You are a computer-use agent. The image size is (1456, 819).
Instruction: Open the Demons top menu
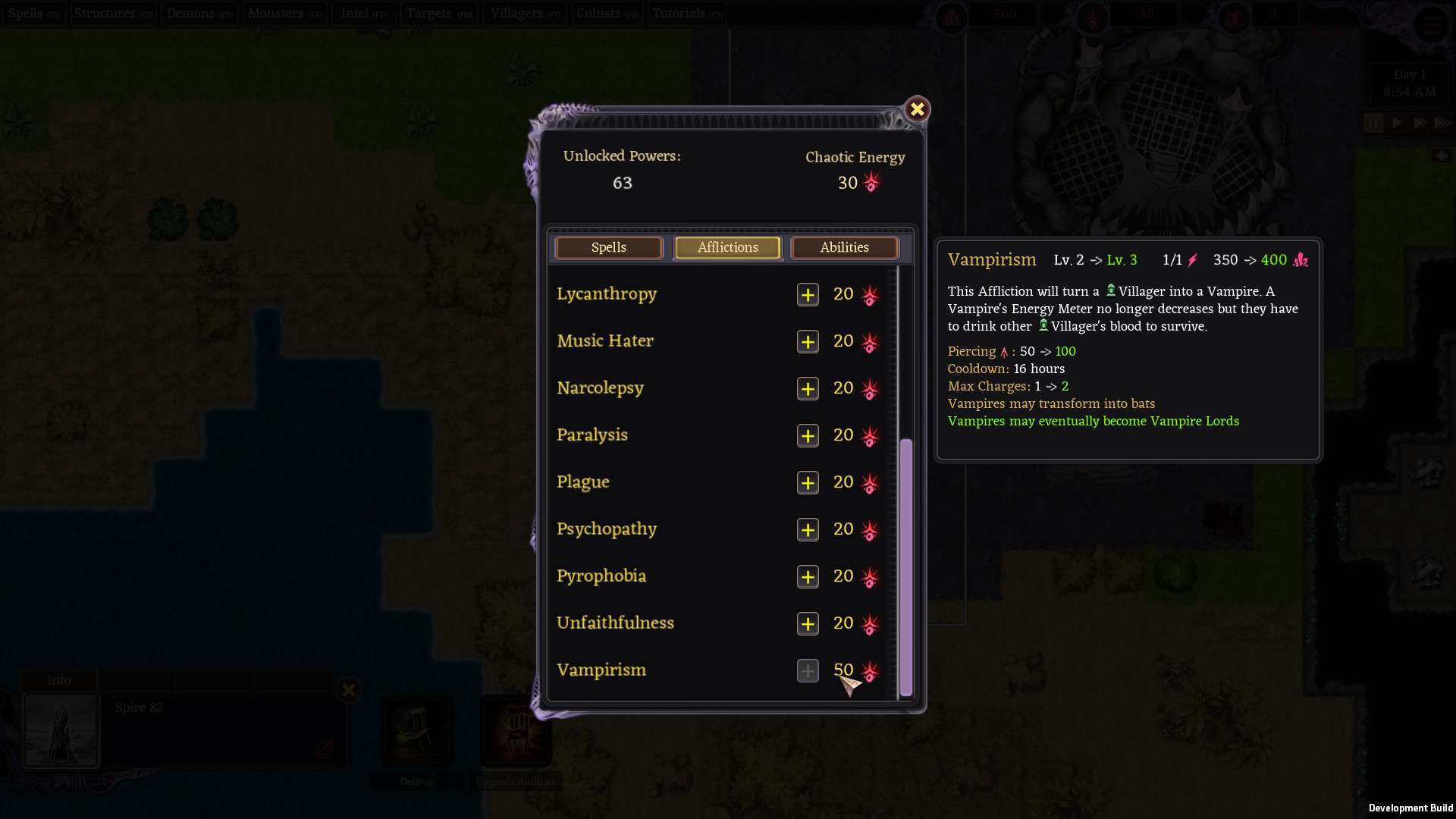click(199, 14)
